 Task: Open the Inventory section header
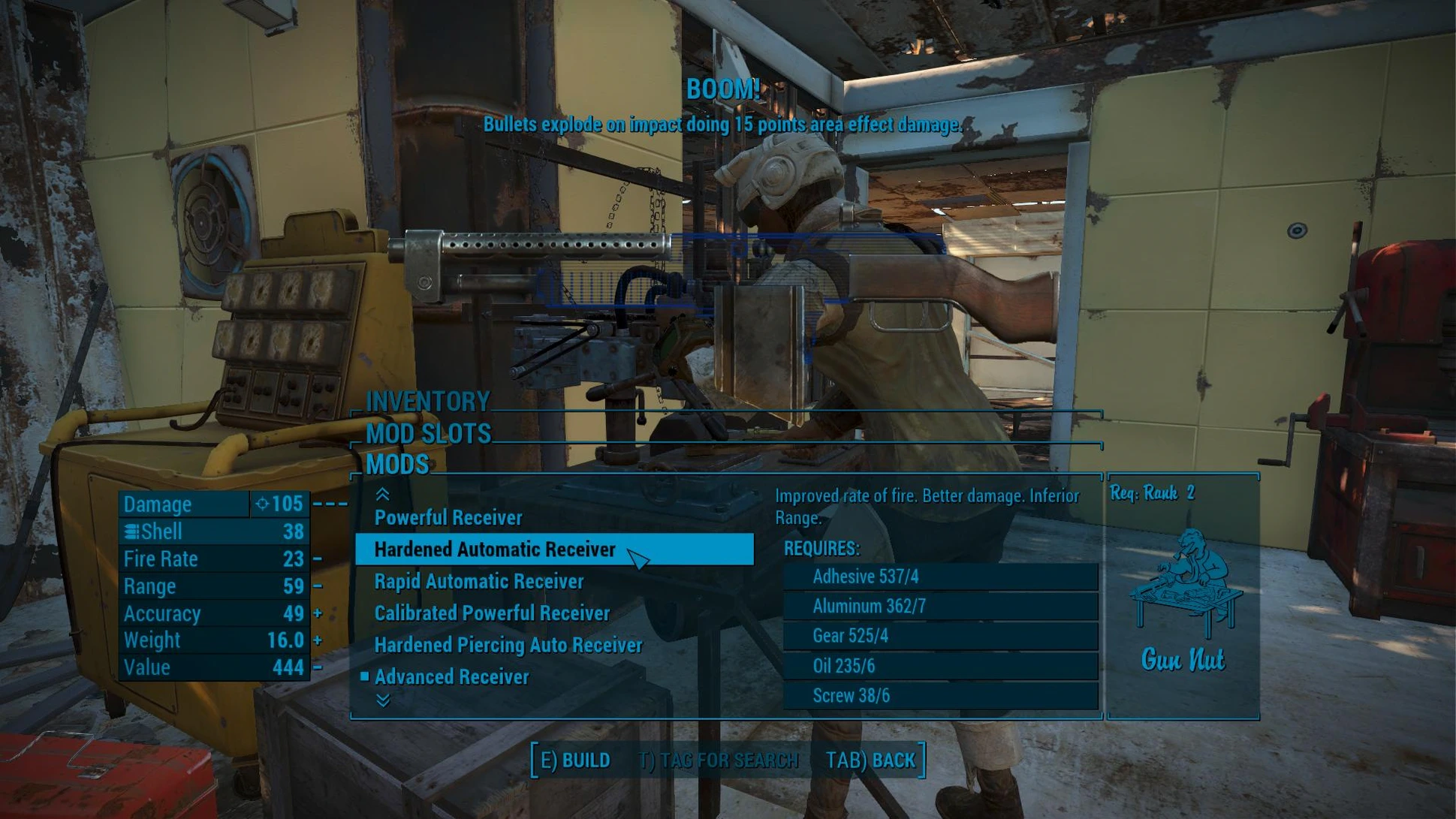427,402
